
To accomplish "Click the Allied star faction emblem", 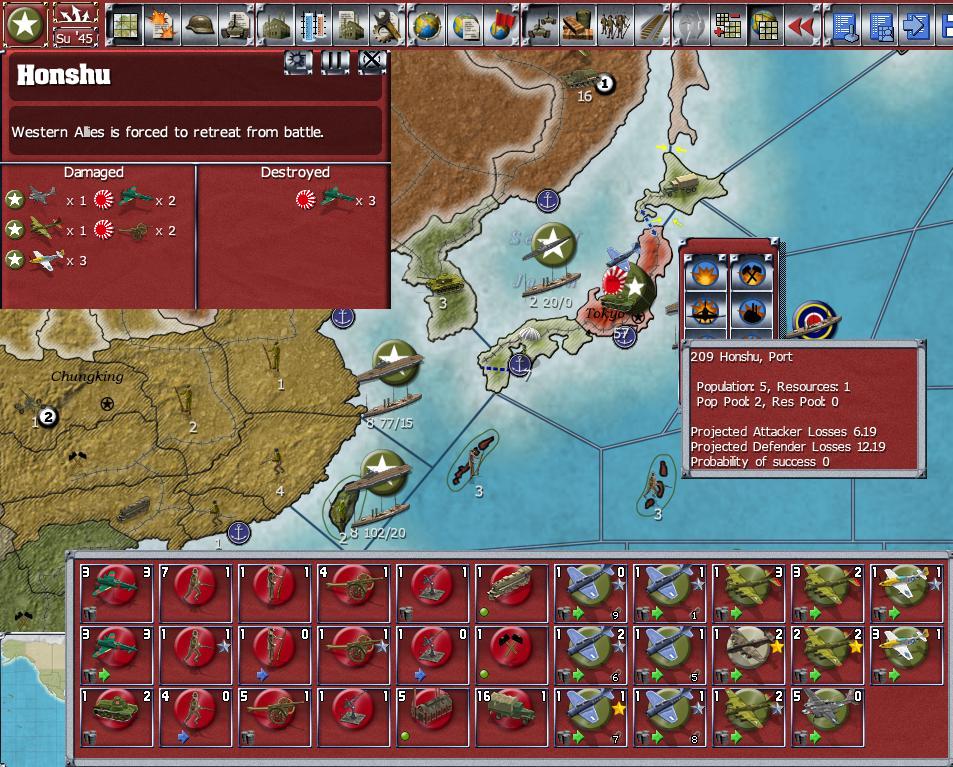I will pos(25,25).
